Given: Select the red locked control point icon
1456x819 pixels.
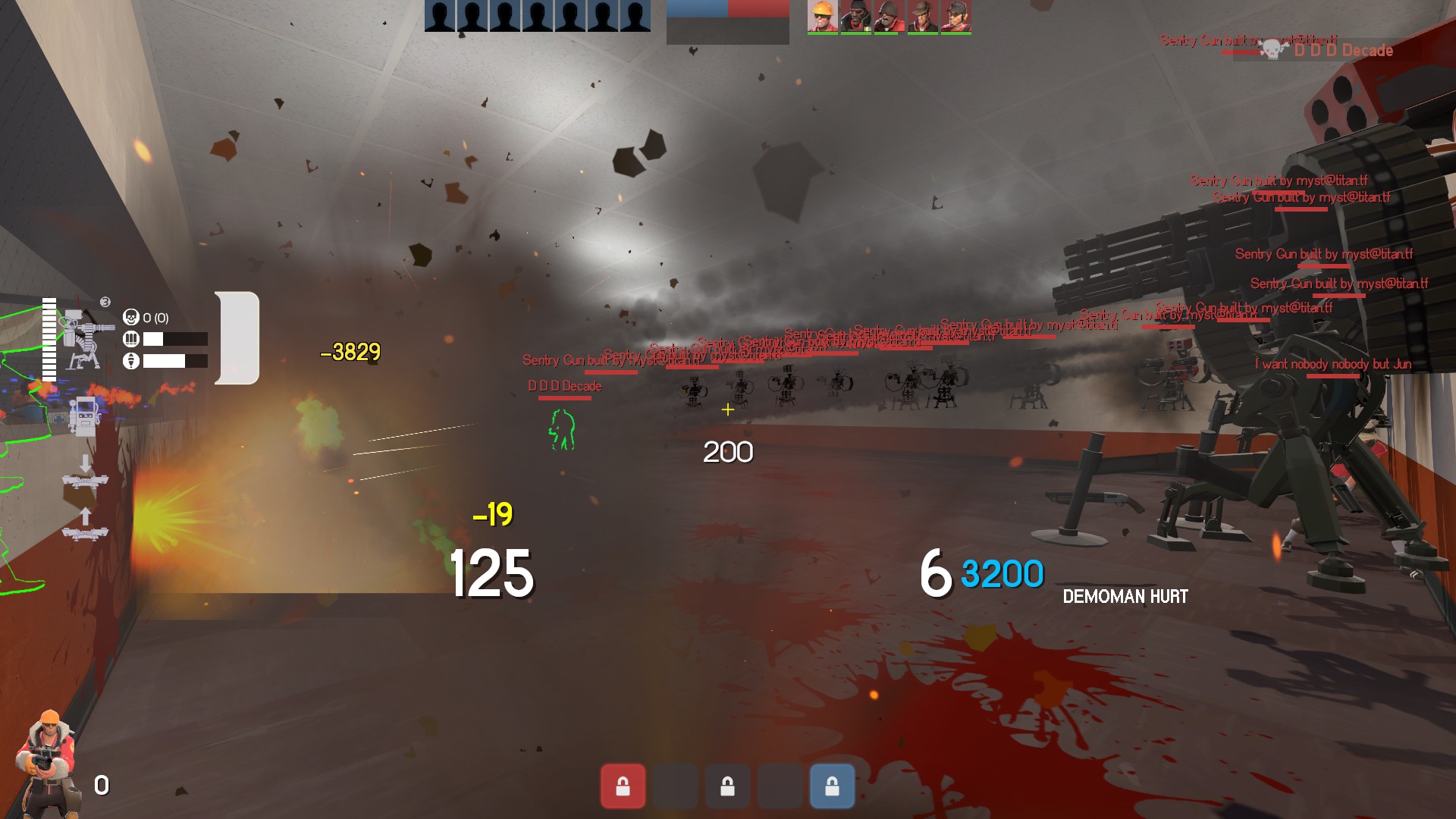Looking at the screenshot, I should 623,786.
